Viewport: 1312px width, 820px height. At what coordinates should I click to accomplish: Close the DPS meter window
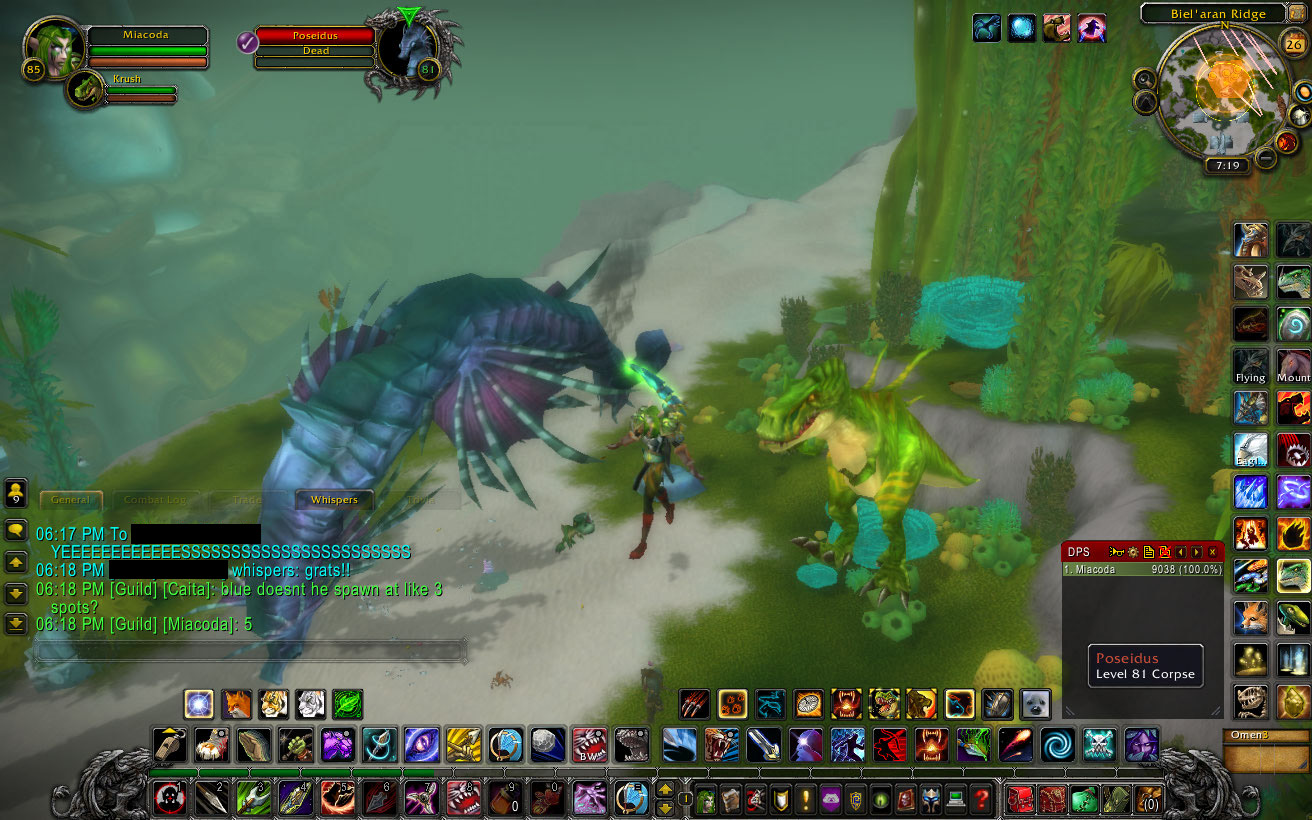pos(1213,552)
